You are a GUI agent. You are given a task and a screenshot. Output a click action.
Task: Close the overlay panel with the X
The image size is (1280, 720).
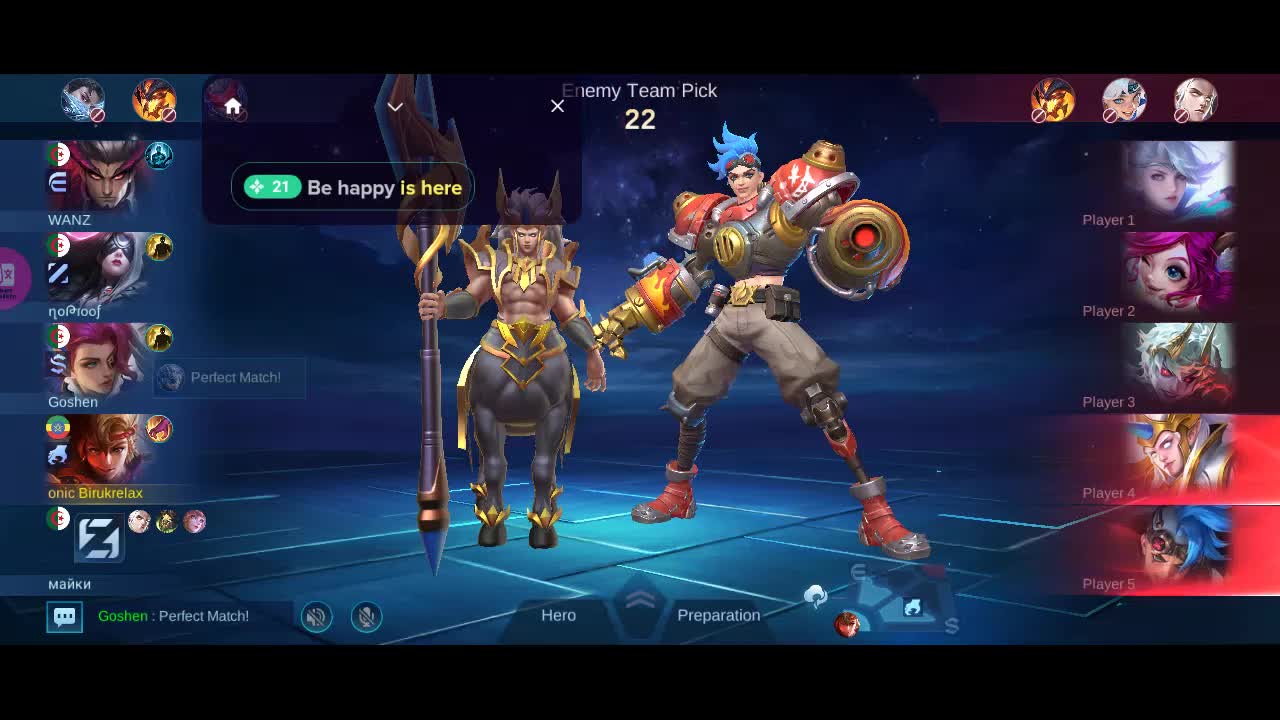[557, 106]
